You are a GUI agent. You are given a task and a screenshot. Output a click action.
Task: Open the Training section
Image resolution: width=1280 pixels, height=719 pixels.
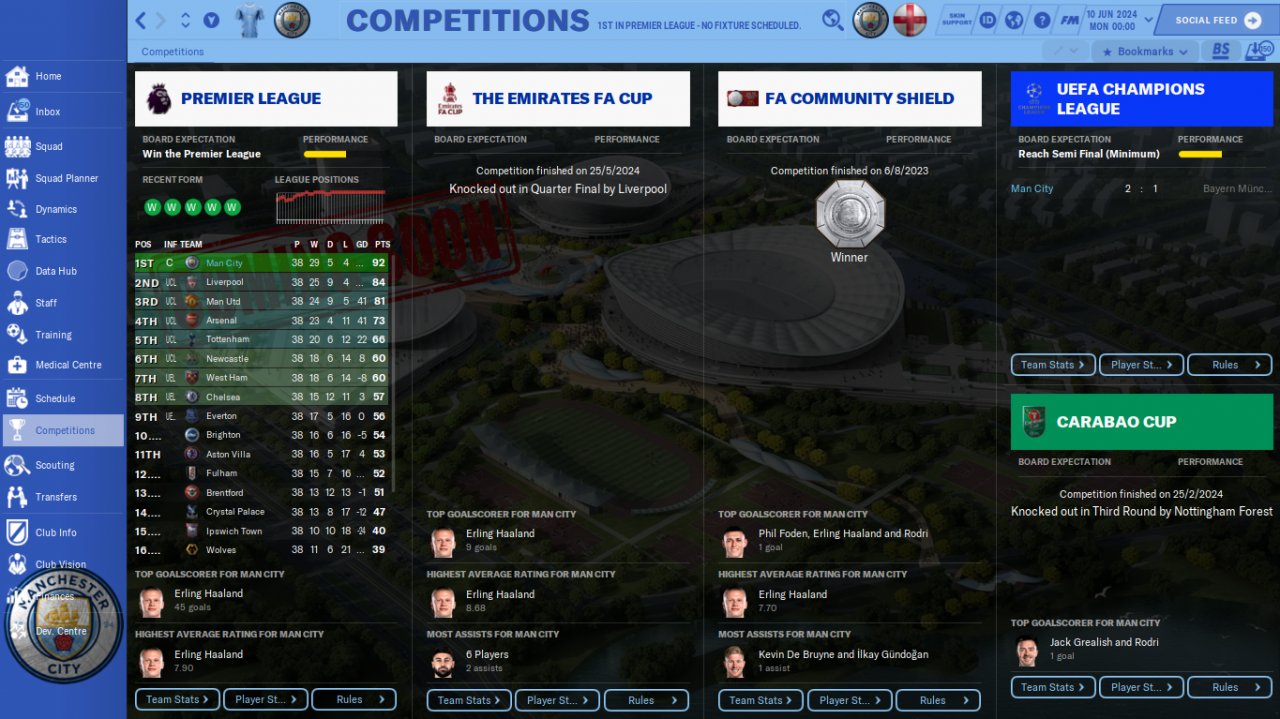[53, 335]
